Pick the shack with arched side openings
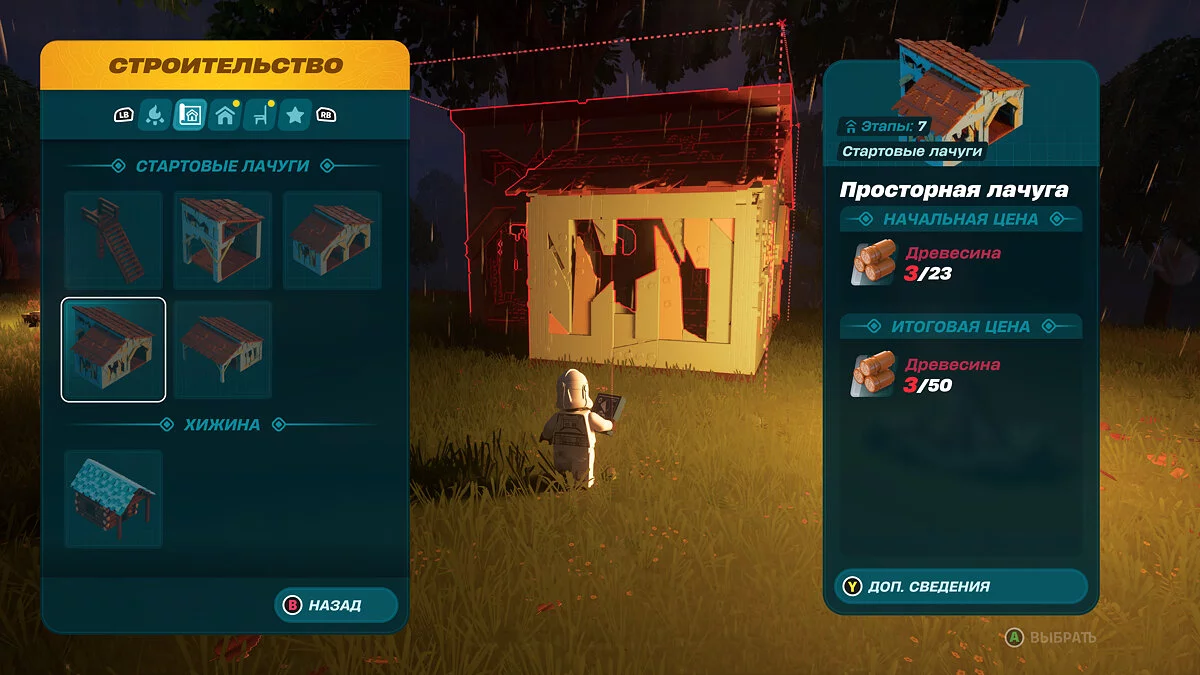The image size is (1200, 675). 332,241
